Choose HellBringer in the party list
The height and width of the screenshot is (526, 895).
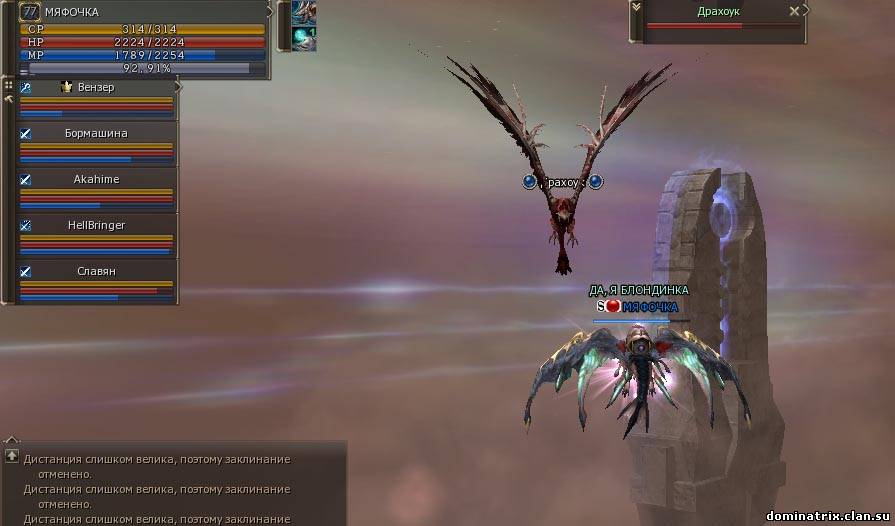96,225
